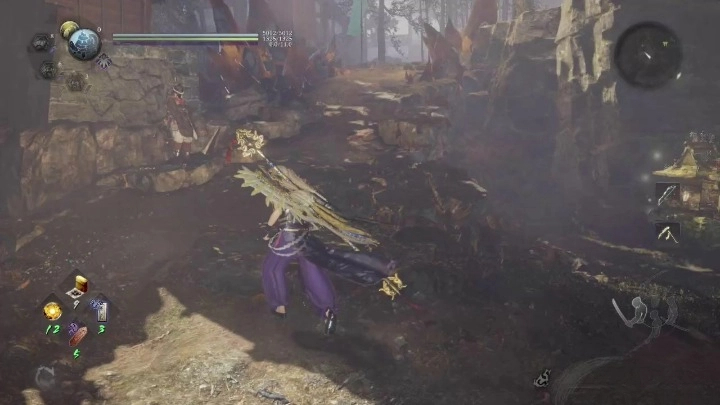This screenshot has height=405, width=720.
Task: Activate the top hexagonal yokai skill icon
Action: [41, 42]
